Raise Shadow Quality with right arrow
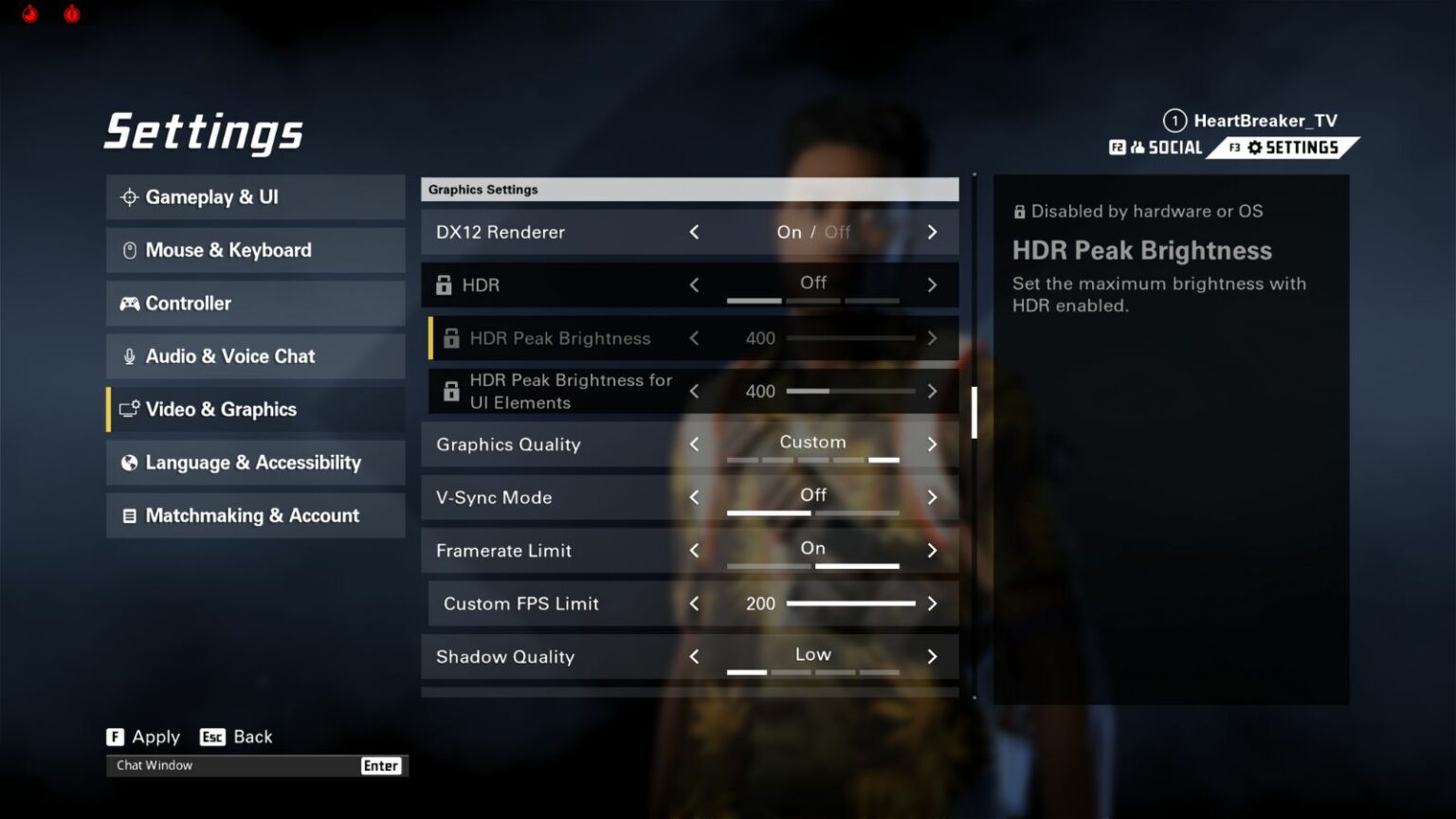The image size is (1456, 819). click(932, 657)
